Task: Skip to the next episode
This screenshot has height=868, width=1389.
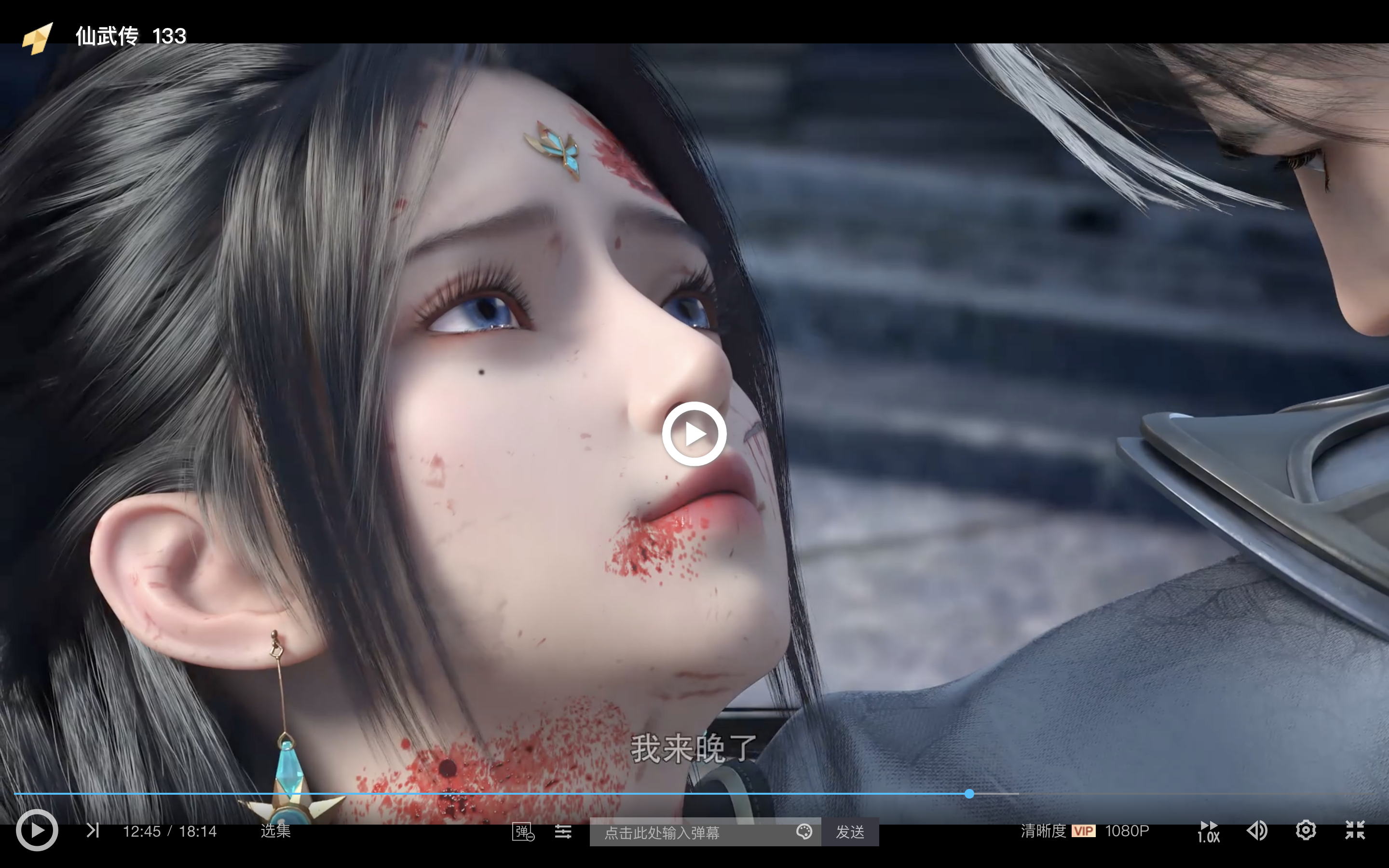Action: pos(93,830)
